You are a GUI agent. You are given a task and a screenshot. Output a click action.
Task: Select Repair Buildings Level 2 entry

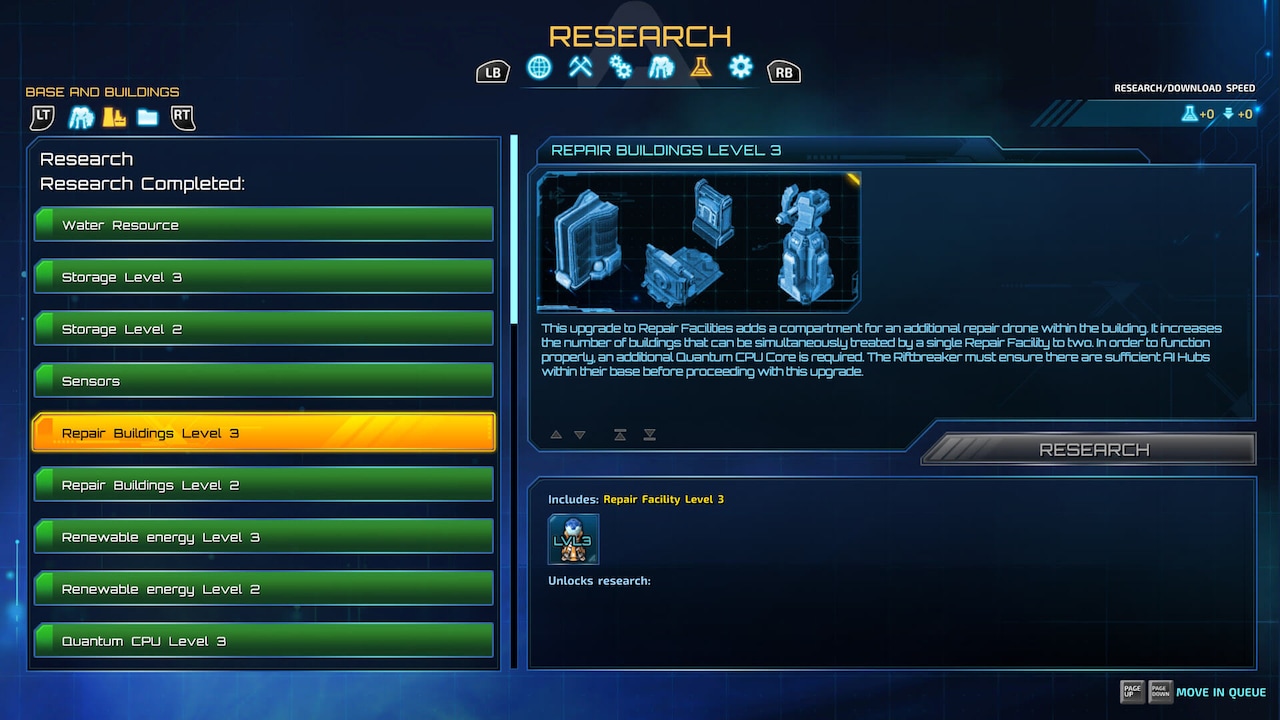pyautogui.click(x=264, y=485)
